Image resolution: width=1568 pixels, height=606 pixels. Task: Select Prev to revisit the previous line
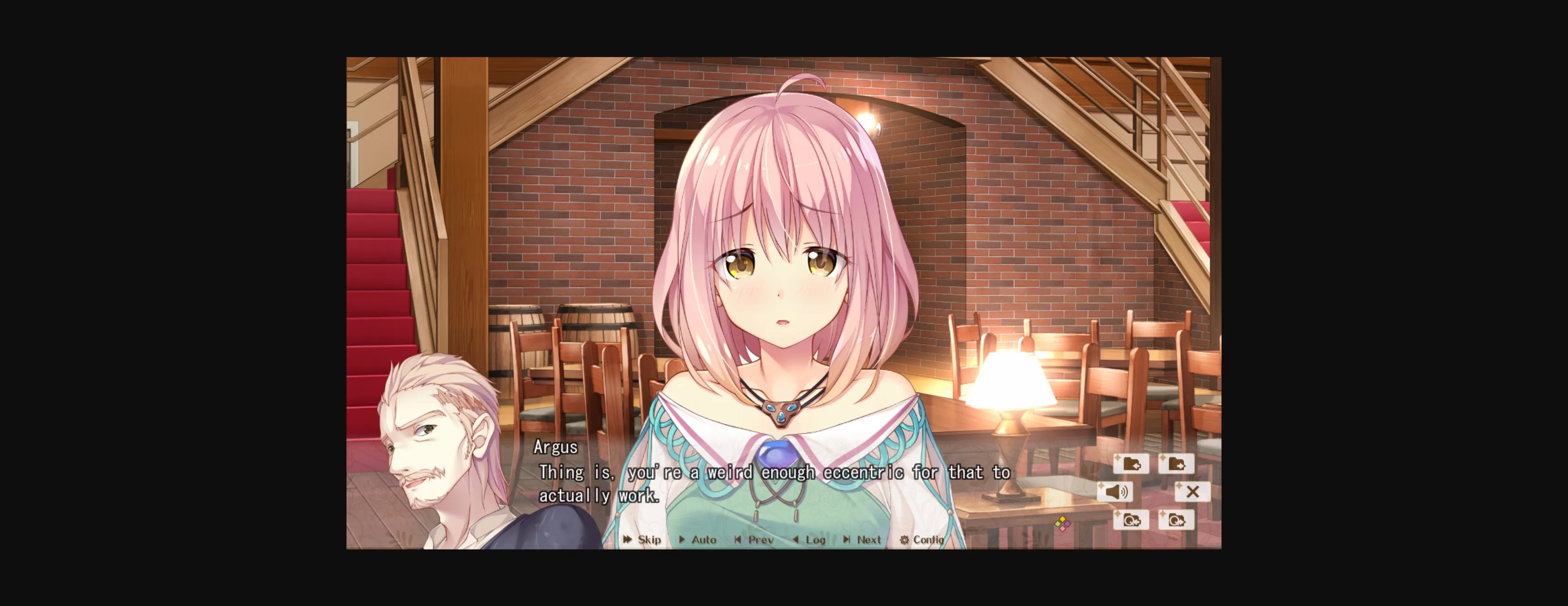point(755,539)
